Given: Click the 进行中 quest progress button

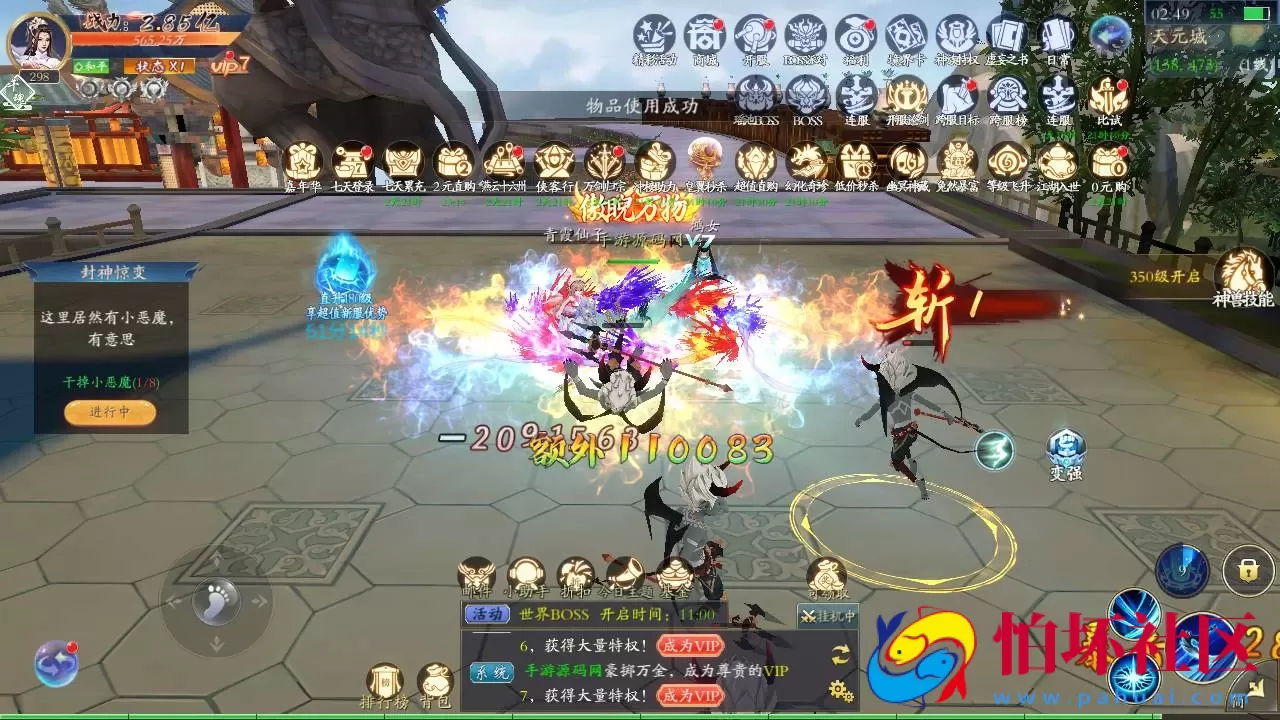Looking at the screenshot, I should [x=110, y=412].
